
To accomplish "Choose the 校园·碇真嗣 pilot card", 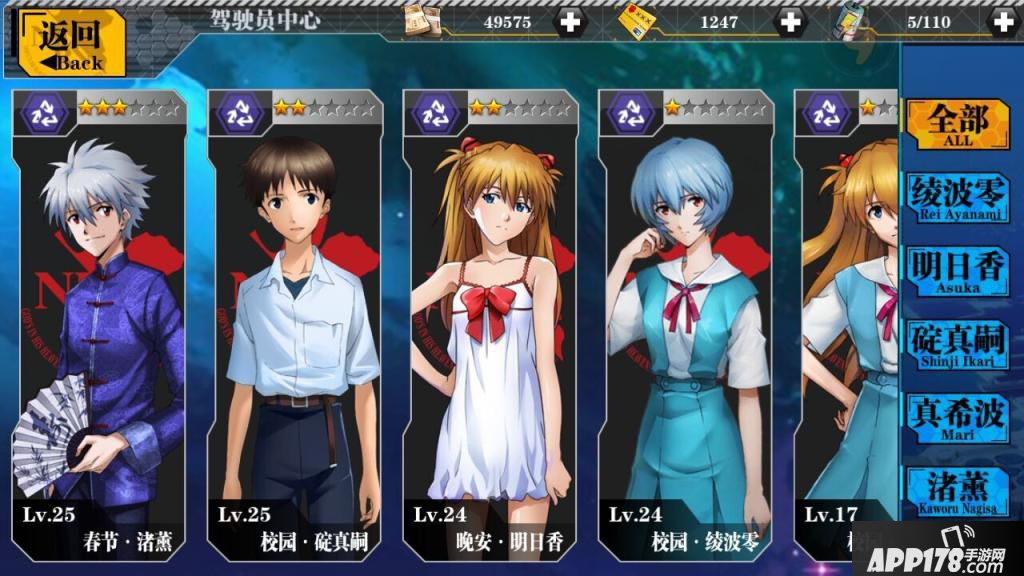I will 294,320.
